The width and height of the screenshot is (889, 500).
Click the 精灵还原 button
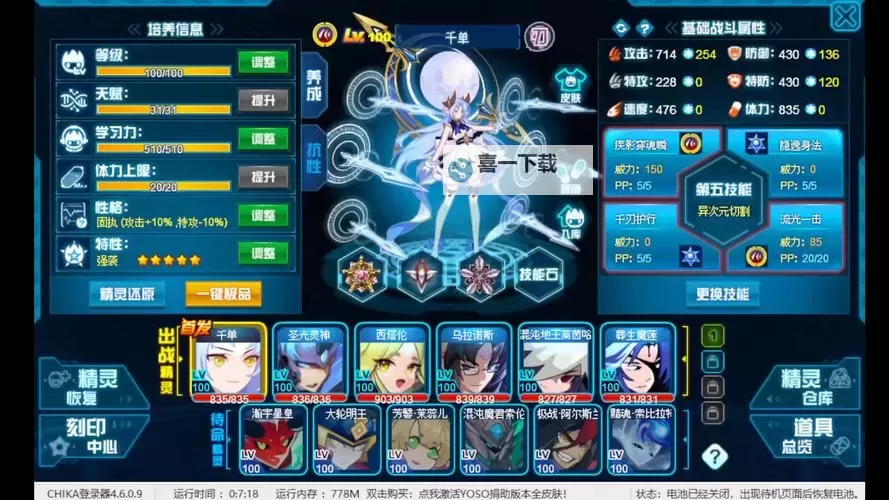(x=127, y=293)
